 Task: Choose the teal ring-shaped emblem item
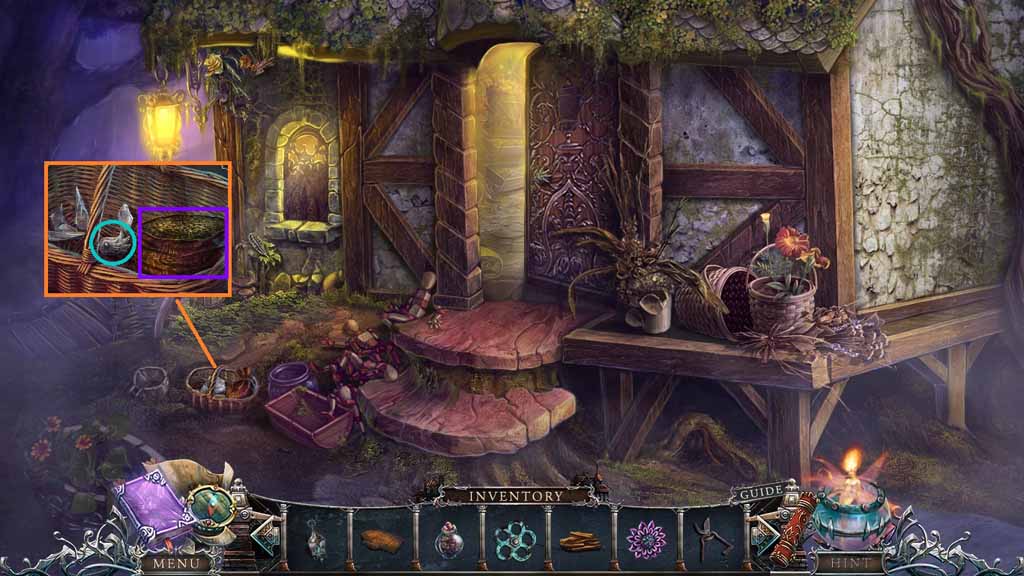click(513, 540)
